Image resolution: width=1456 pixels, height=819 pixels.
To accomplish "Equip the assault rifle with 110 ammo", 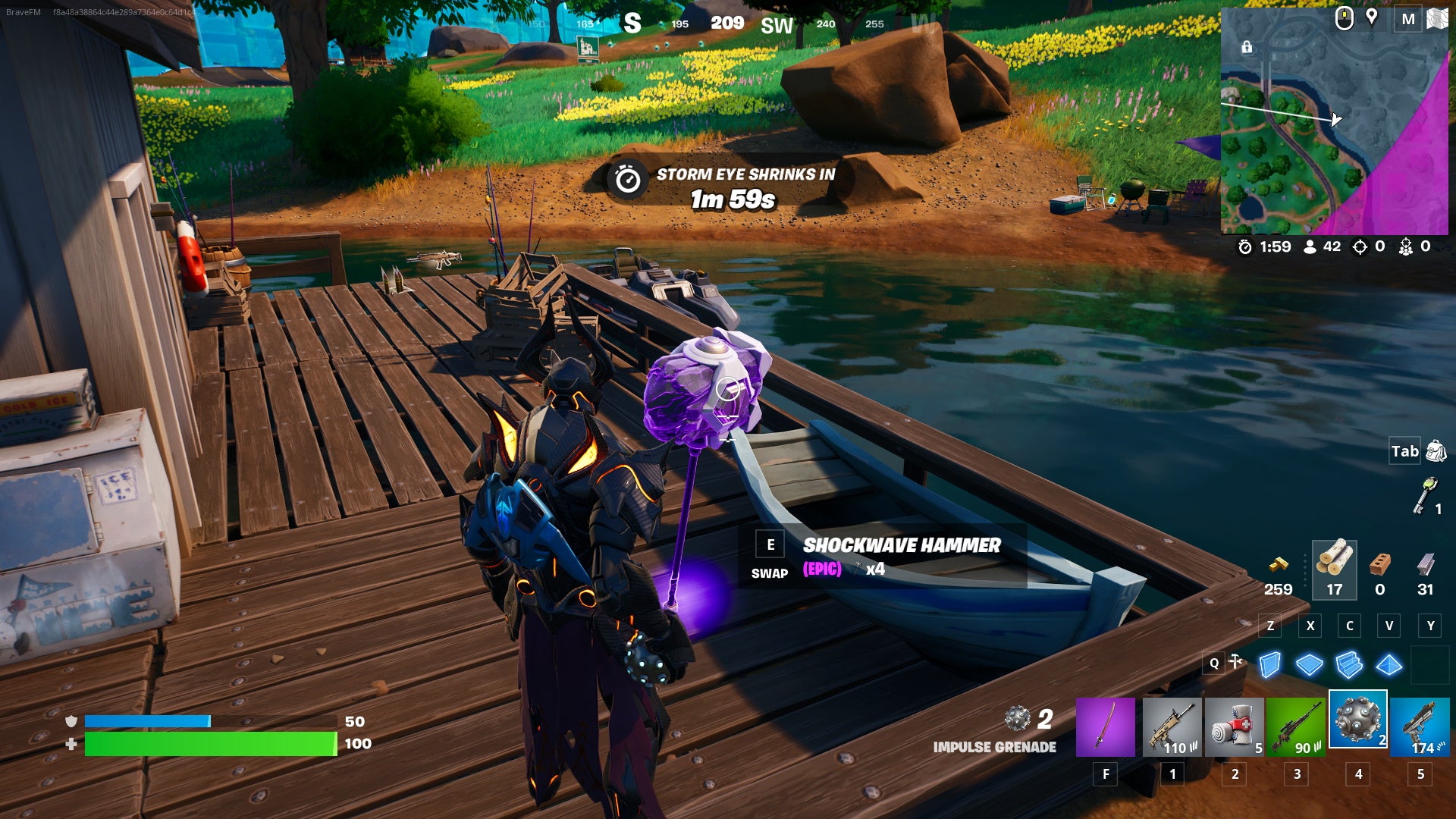I will pyautogui.click(x=1172, y=727).
